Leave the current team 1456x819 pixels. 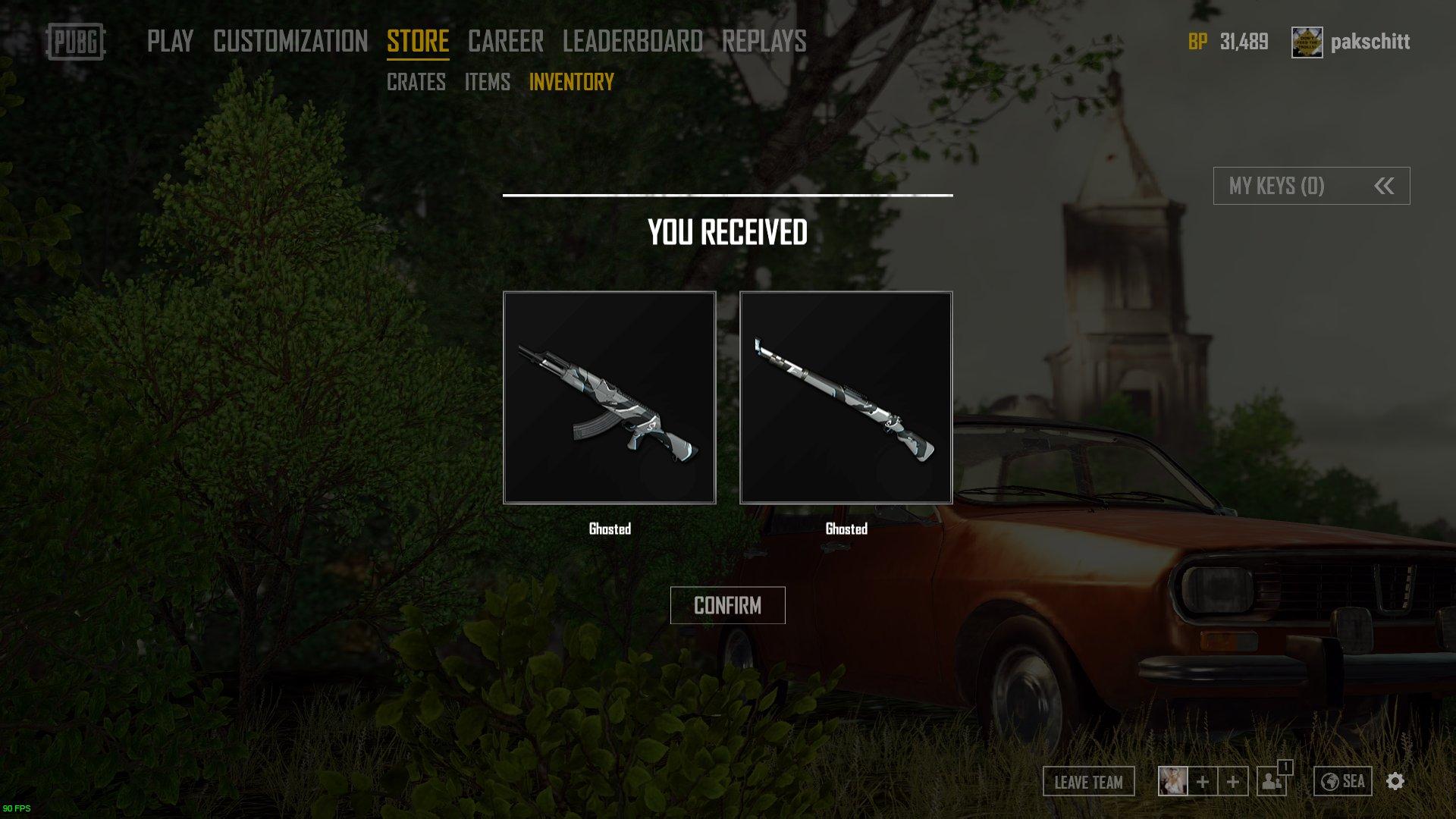coord(1088,782)
